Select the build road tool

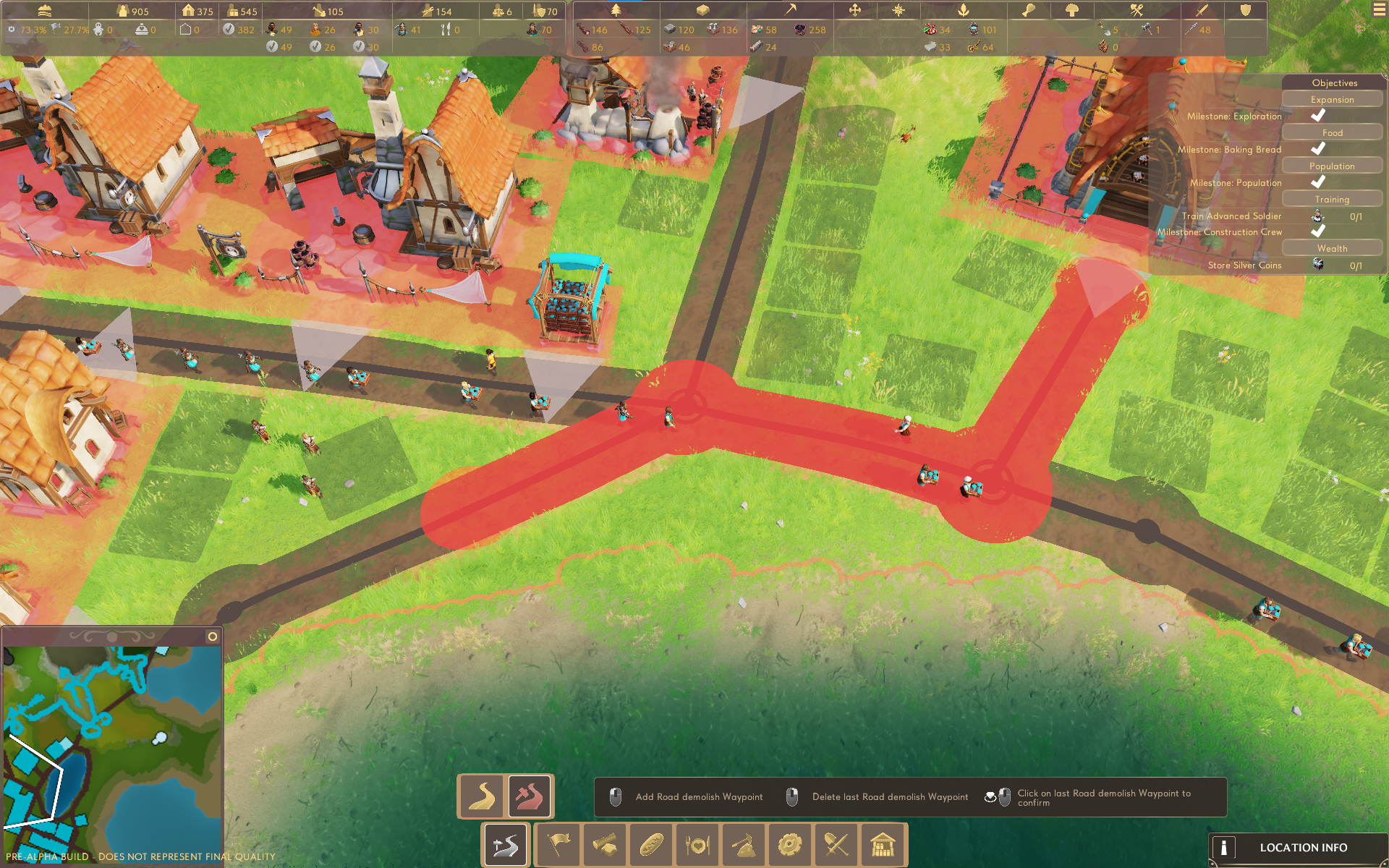click(482, 796)
